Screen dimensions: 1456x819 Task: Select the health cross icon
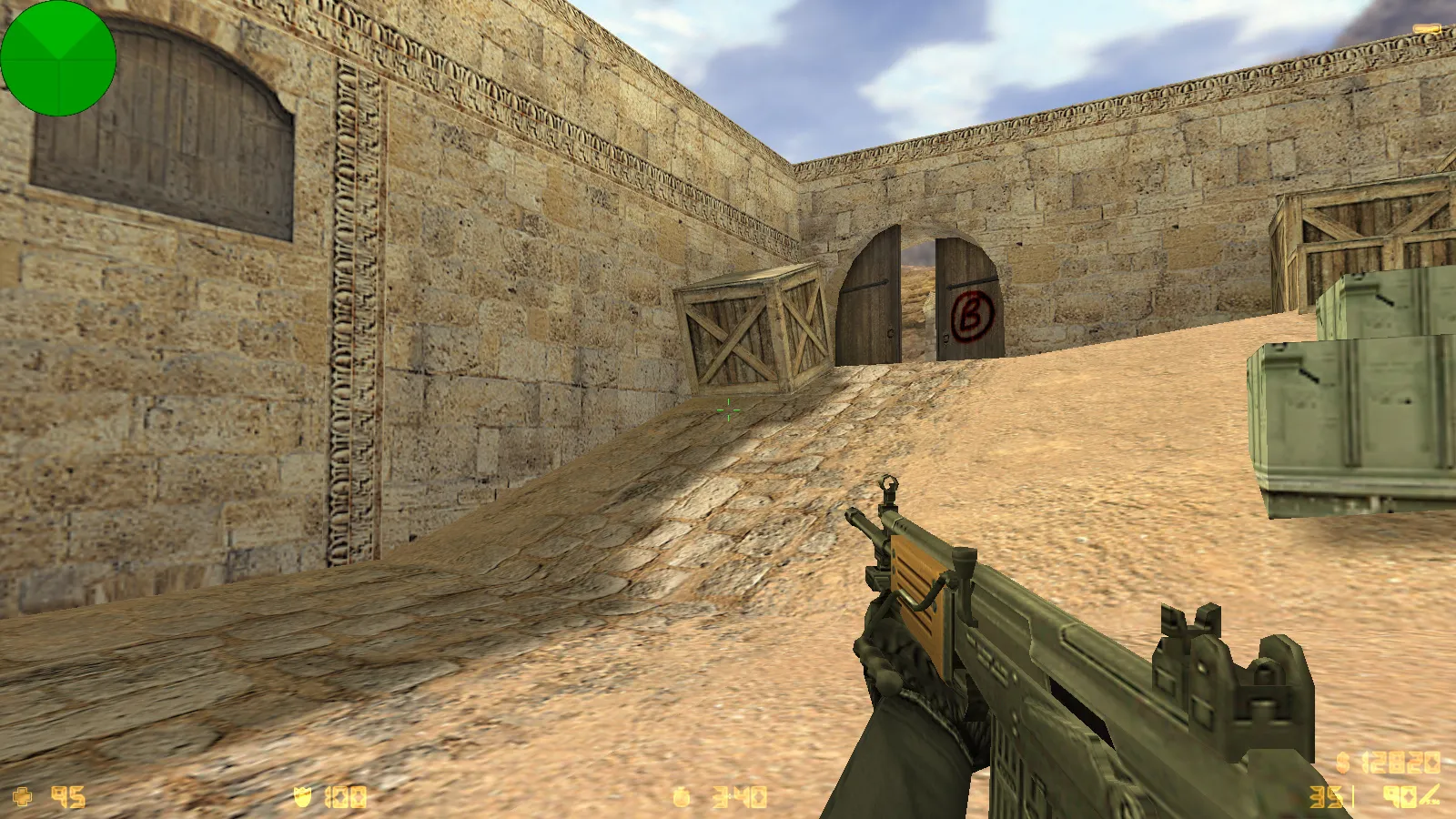pos(23,797)
